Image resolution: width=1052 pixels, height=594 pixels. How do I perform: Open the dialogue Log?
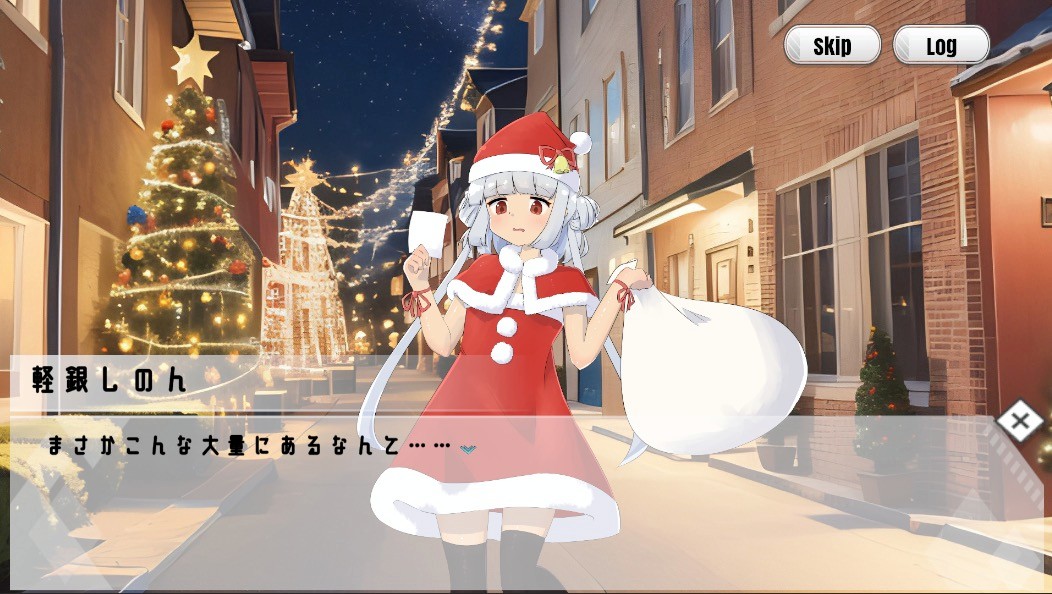(x=940, y=45)
